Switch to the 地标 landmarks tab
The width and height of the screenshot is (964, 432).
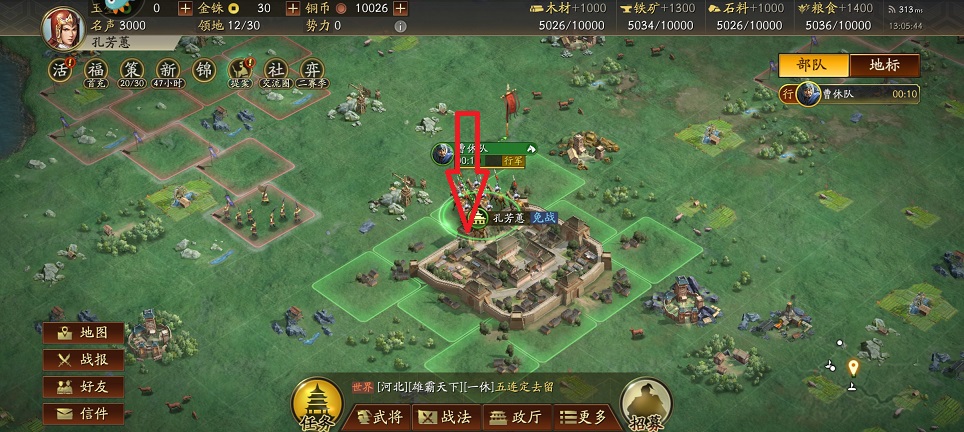(x=884, y=65)
